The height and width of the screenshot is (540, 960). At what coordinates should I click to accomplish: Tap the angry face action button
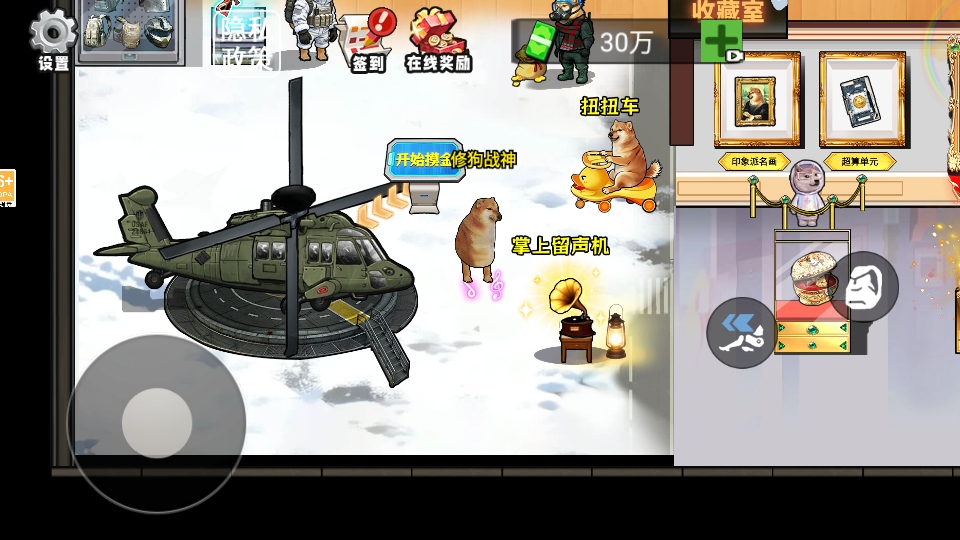[x=864, y=287]
